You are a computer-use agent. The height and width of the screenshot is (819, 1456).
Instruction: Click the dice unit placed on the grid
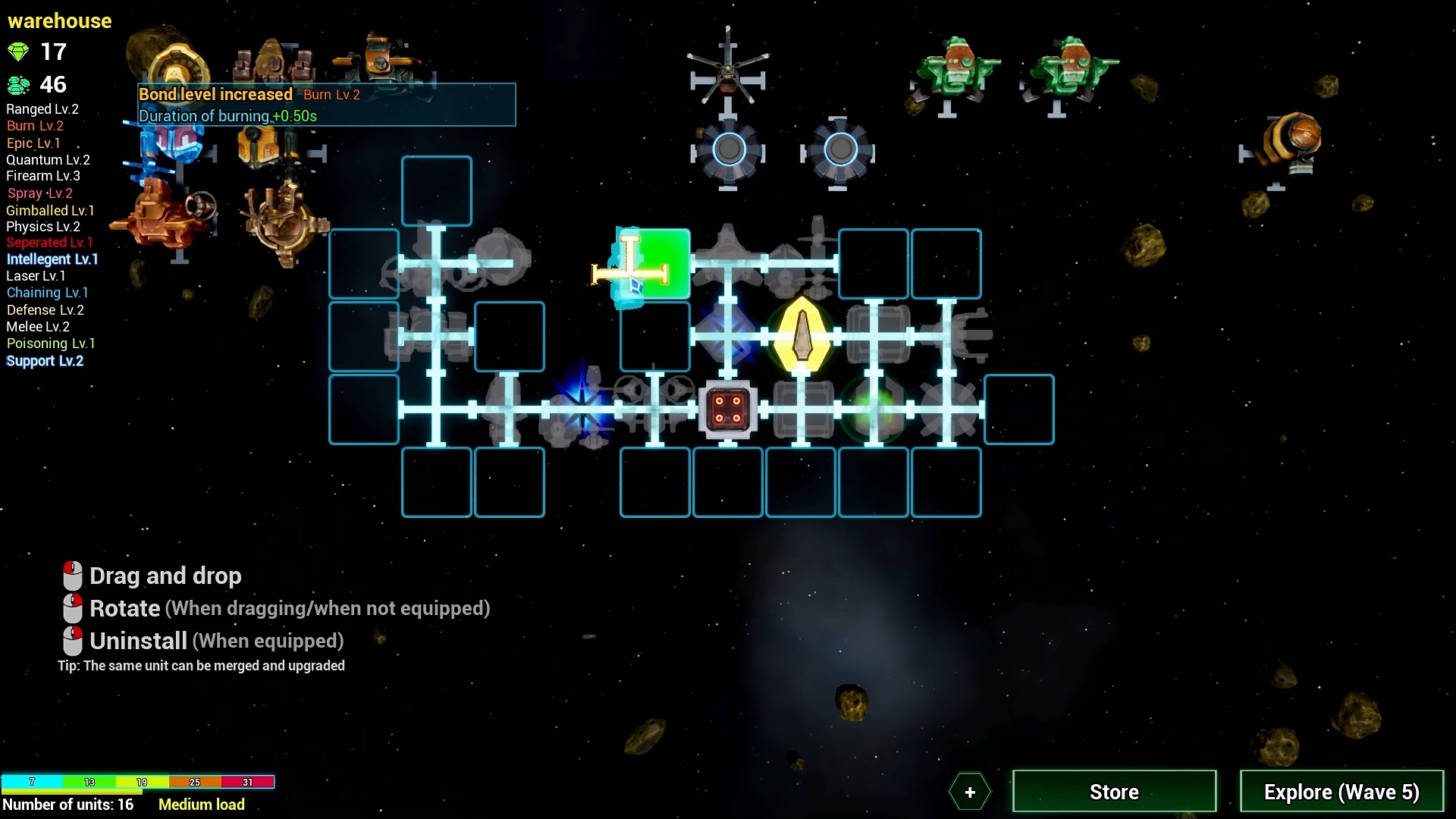click(726, 409)
